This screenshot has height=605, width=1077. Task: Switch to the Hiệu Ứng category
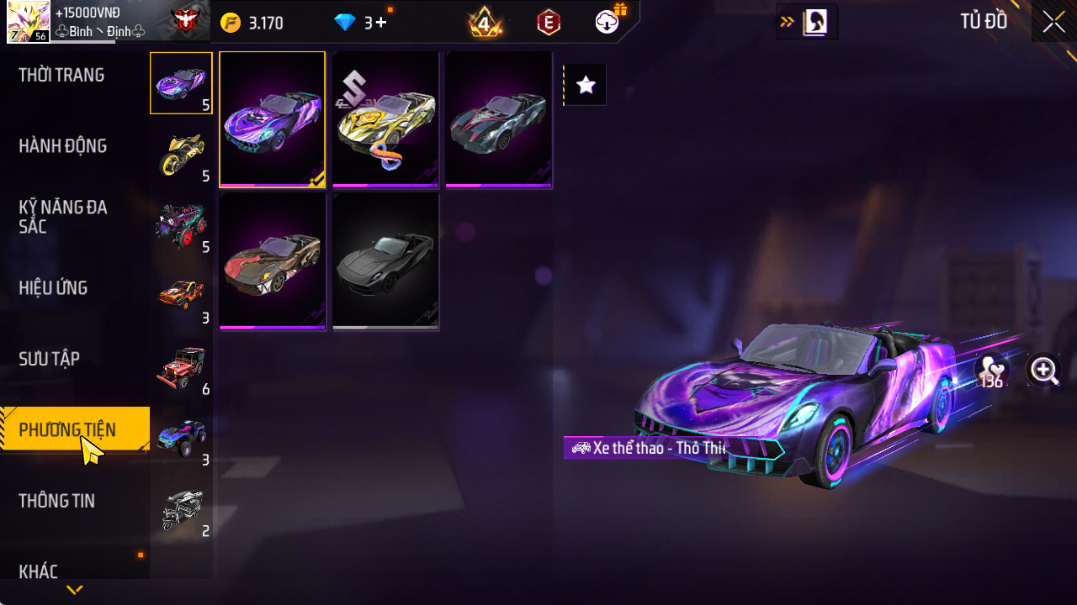coord(53,288)
